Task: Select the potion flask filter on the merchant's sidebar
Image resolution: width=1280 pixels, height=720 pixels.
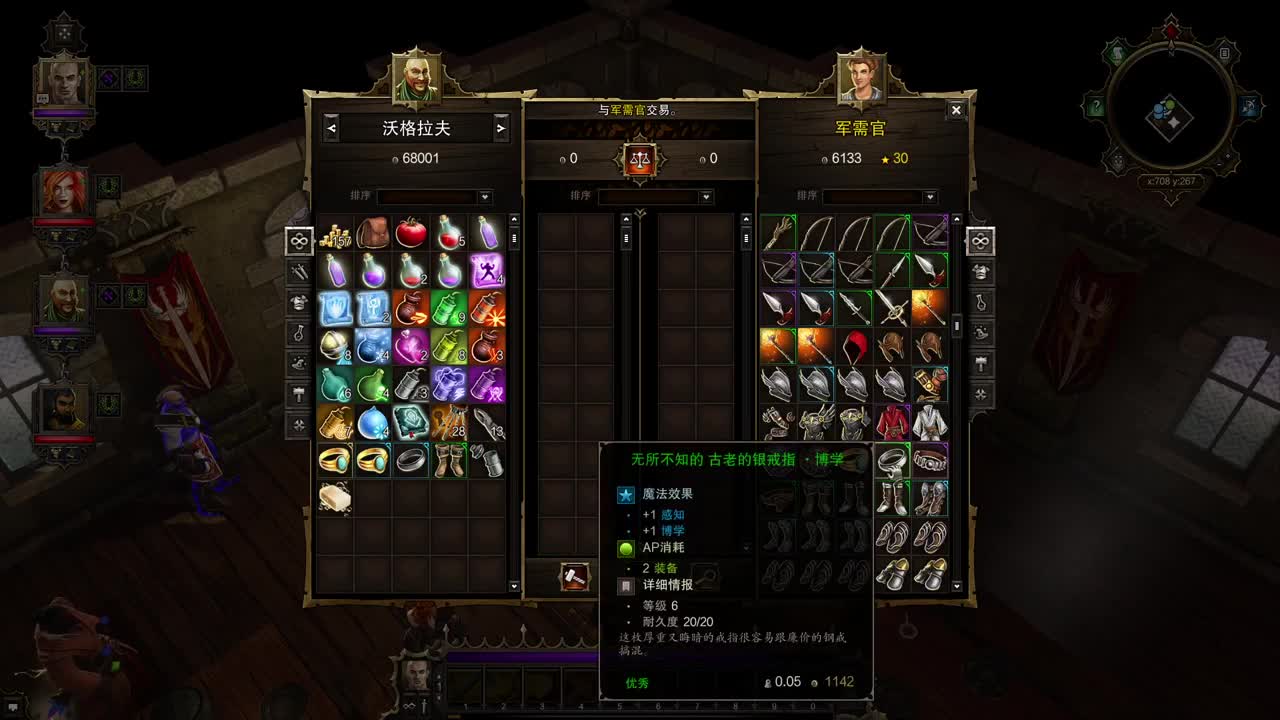Action: pyautogui.click(x=981, y=303)
